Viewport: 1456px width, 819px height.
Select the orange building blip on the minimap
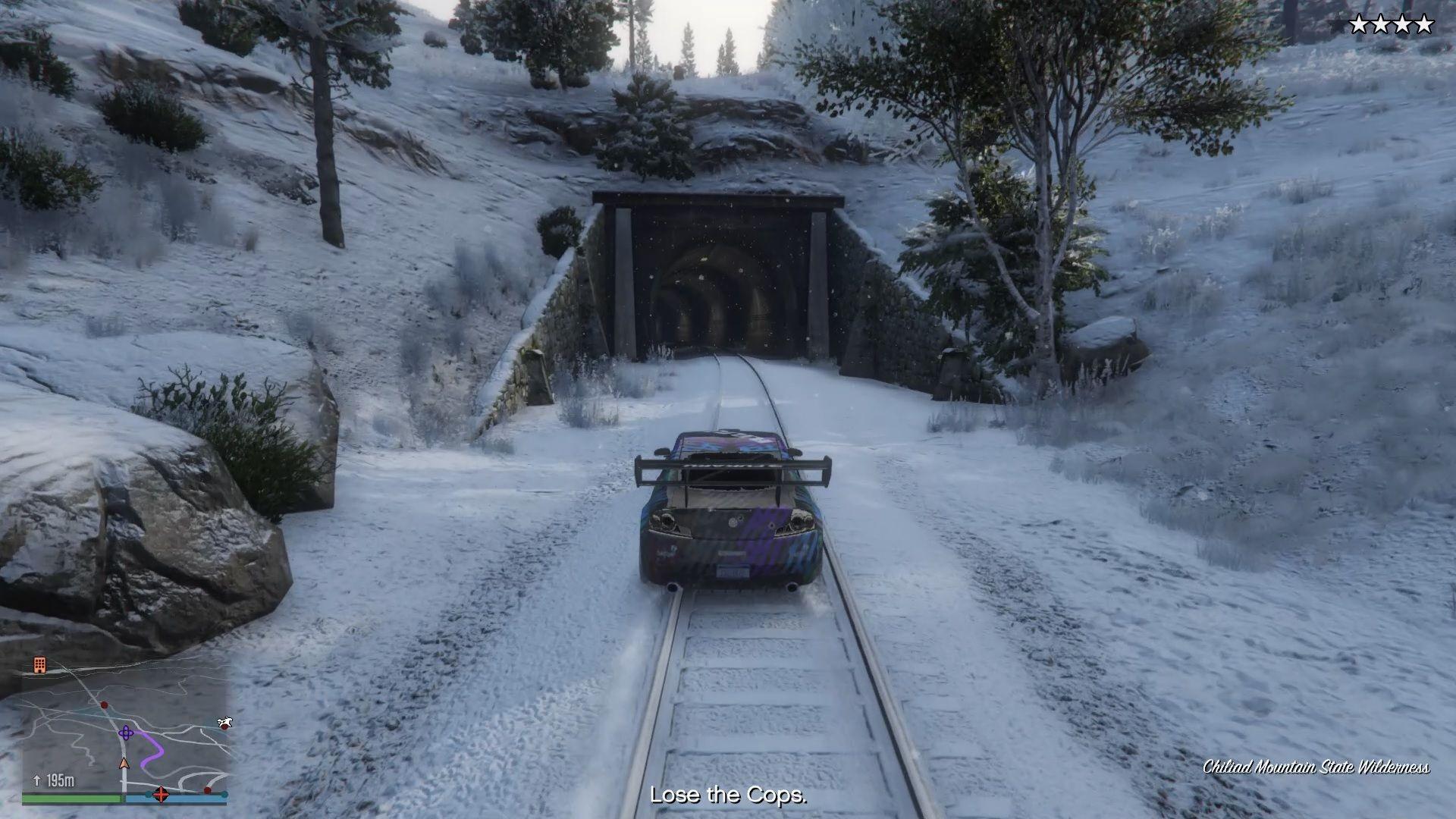point(39,665)
